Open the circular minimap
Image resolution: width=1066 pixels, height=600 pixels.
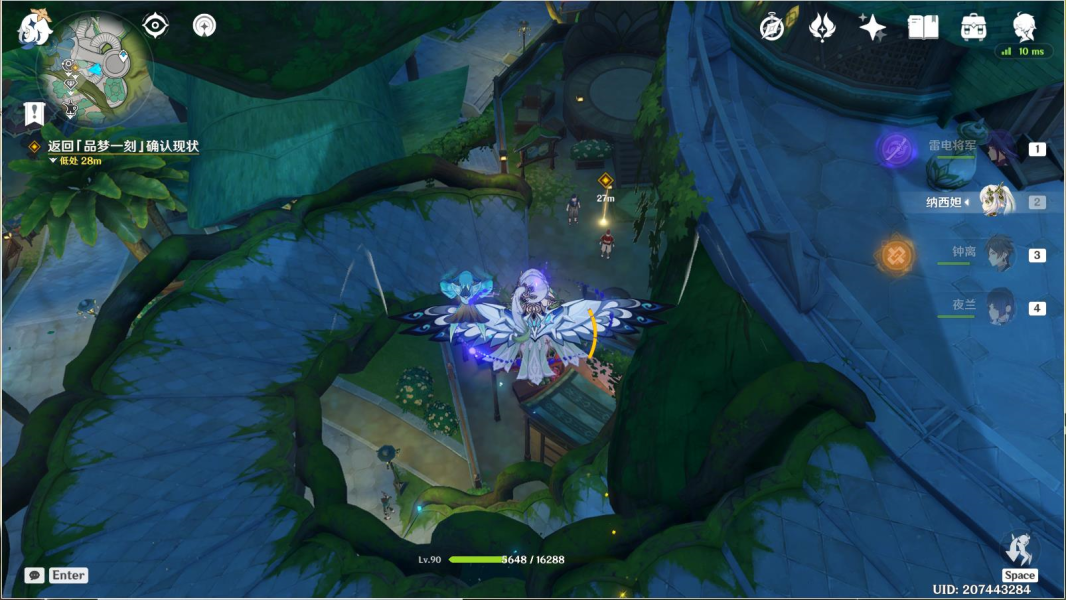point(94,67)
